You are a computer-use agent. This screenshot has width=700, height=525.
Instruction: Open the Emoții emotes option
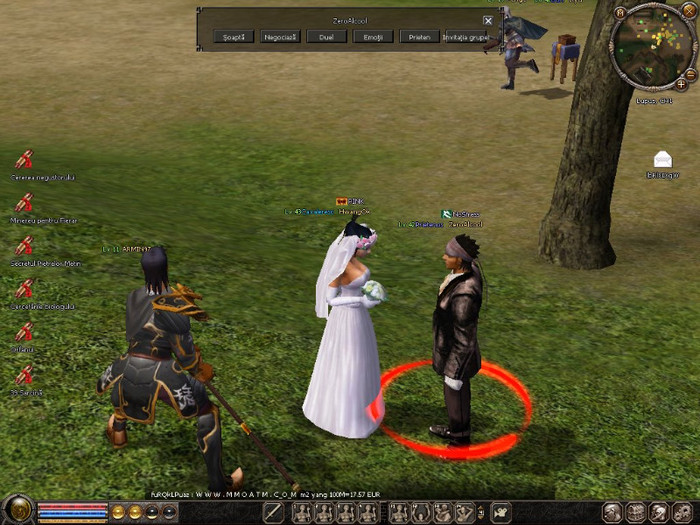point(372,37)
